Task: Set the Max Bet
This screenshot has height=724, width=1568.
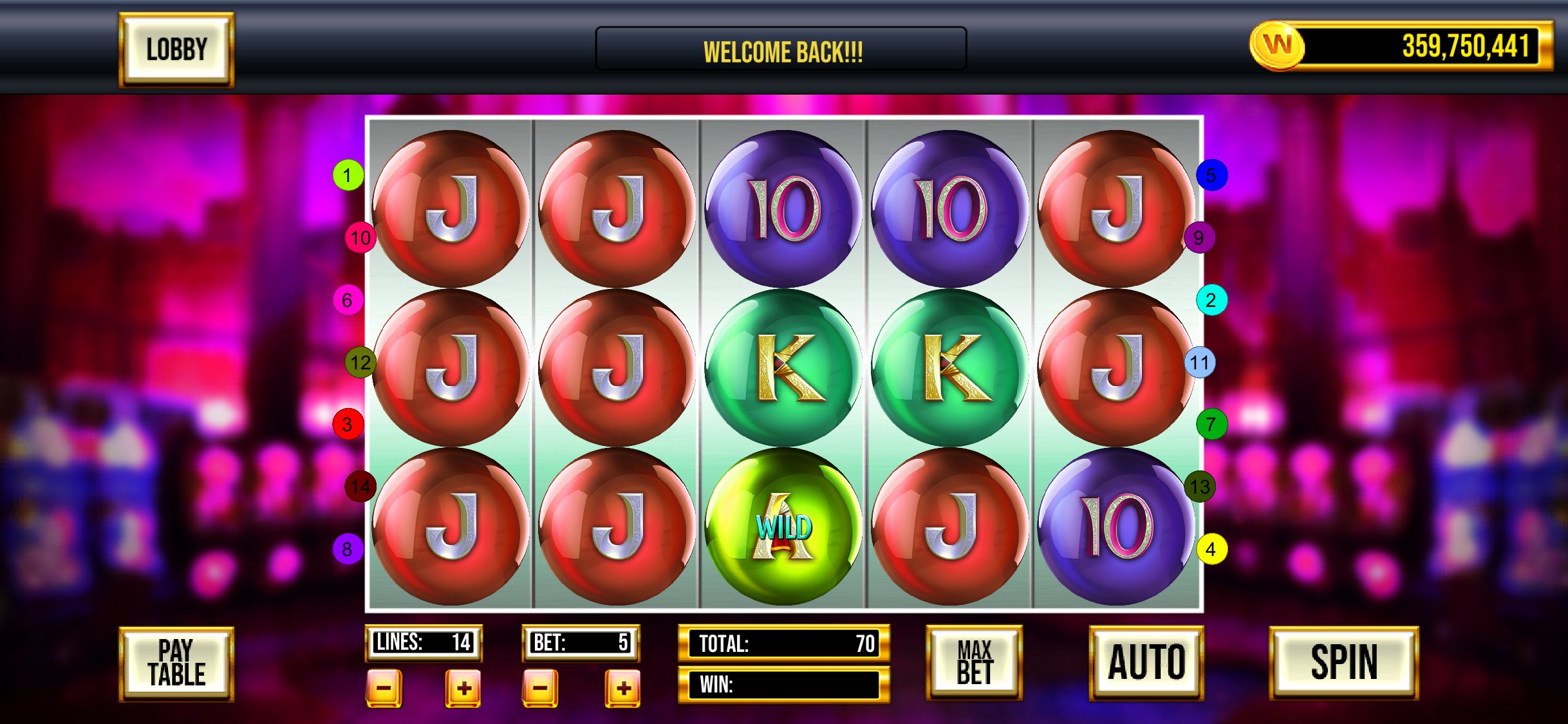Action: tap(974, 663)
